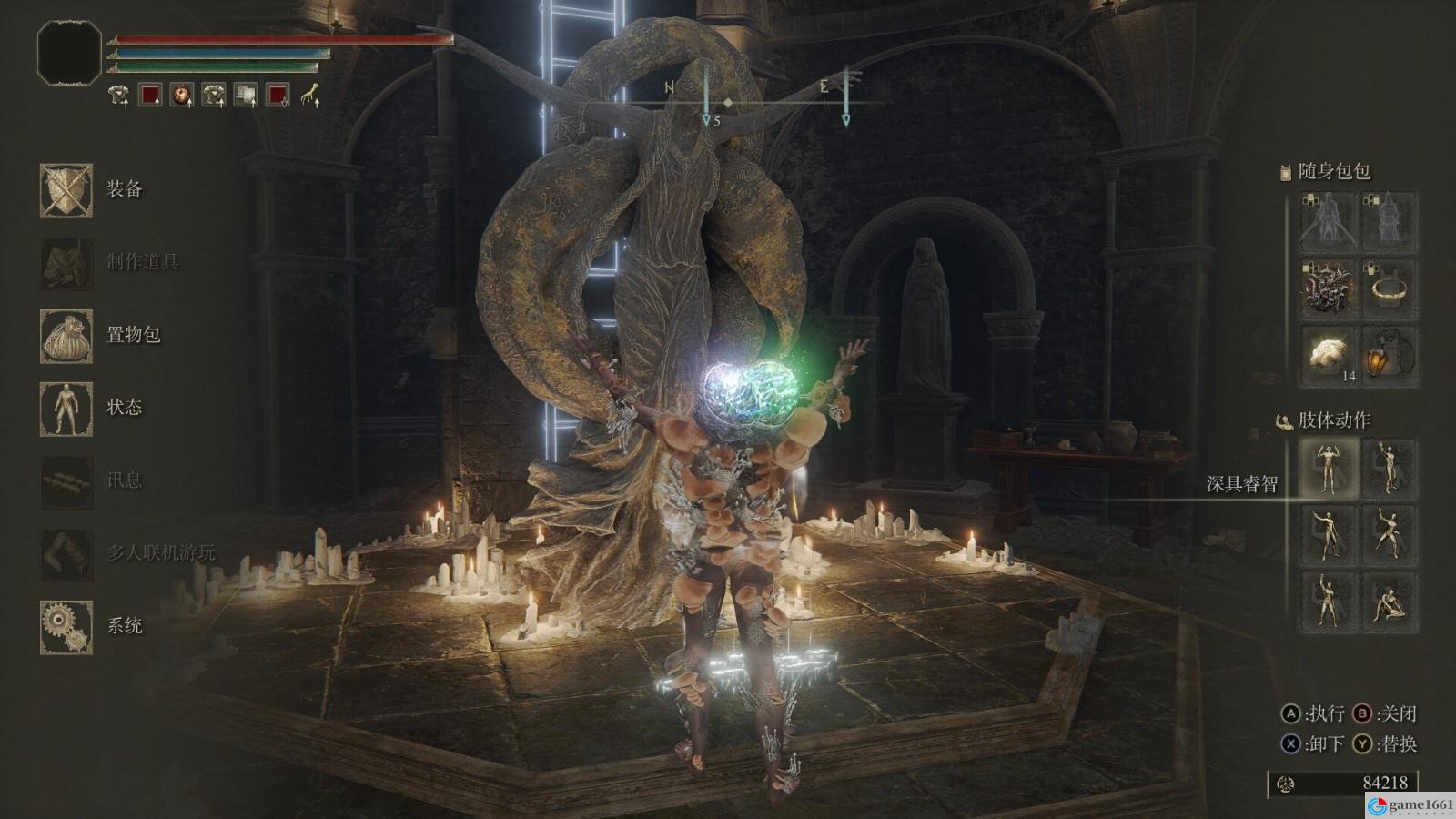
Task: Open the 置物包 inventory menu
Action: (66, 336)
